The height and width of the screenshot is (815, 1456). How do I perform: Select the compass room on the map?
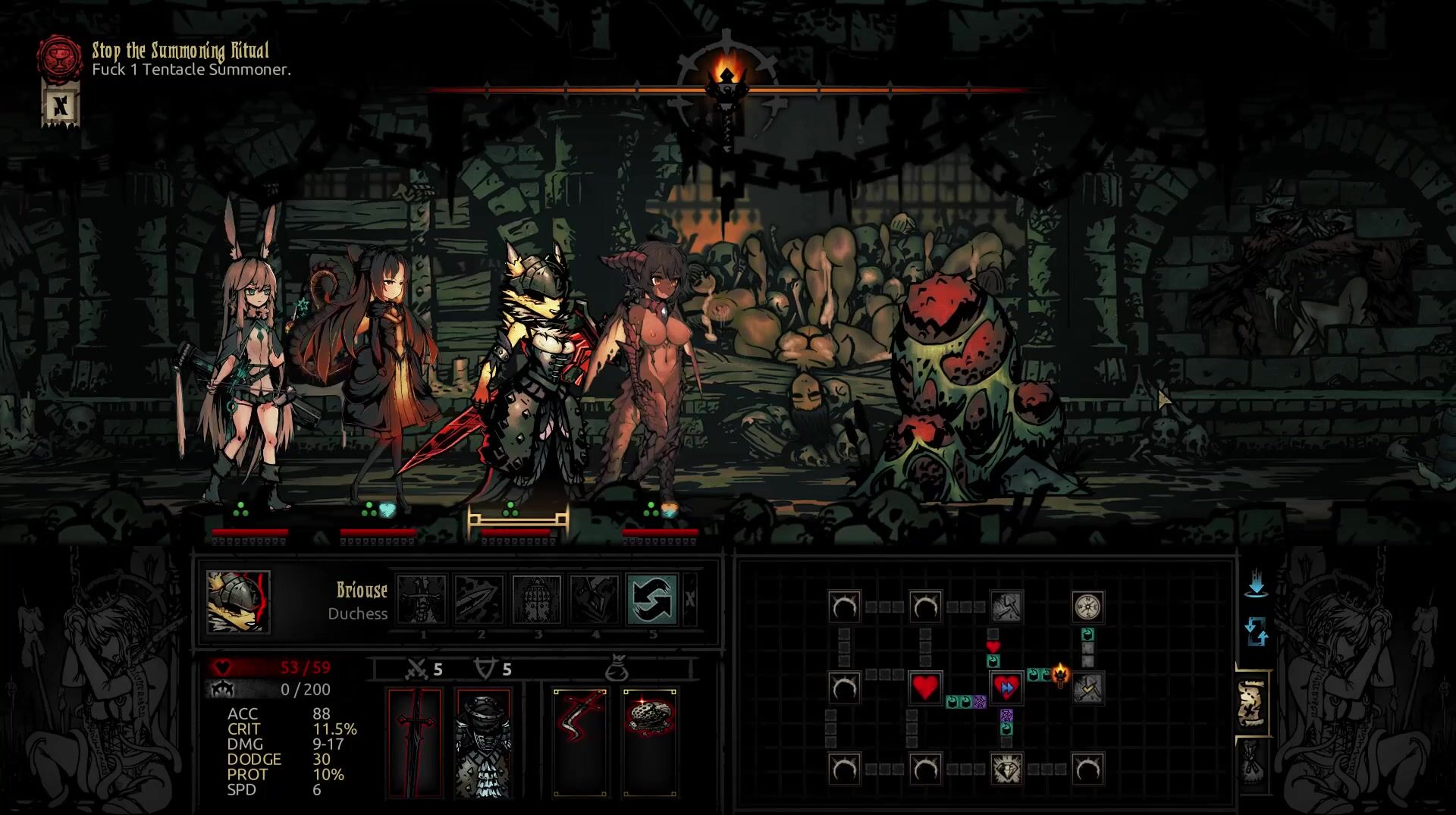point(1087,607)
